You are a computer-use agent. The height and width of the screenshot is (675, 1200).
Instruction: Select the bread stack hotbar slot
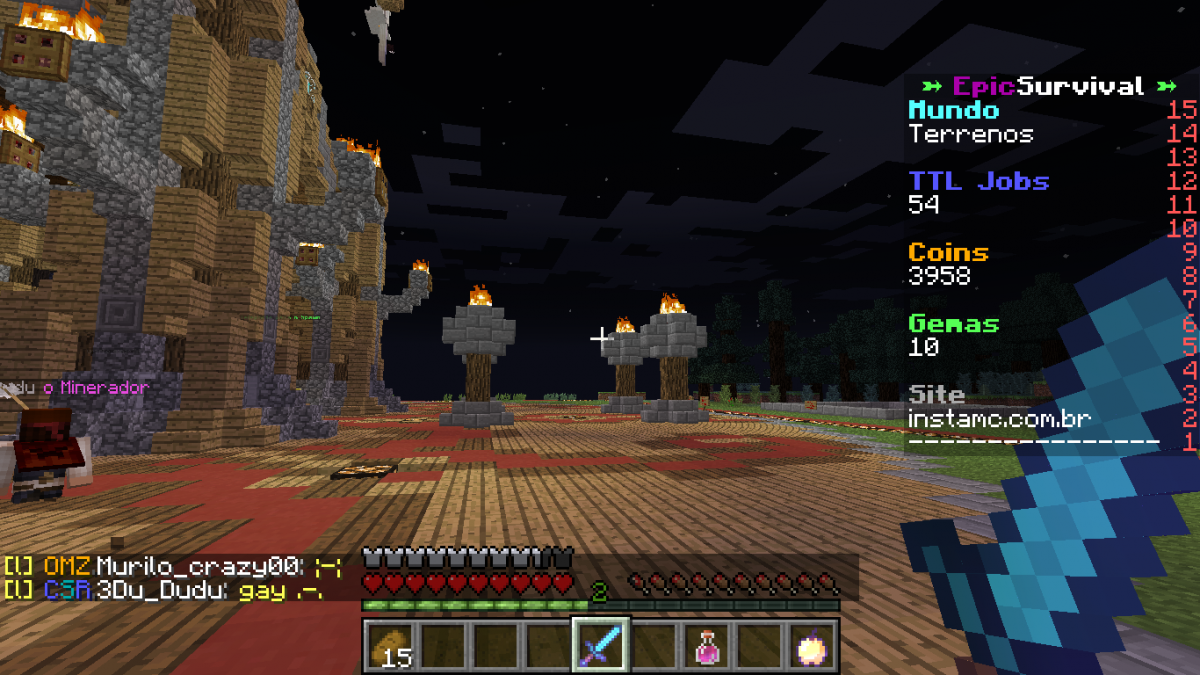click(389, 646)
